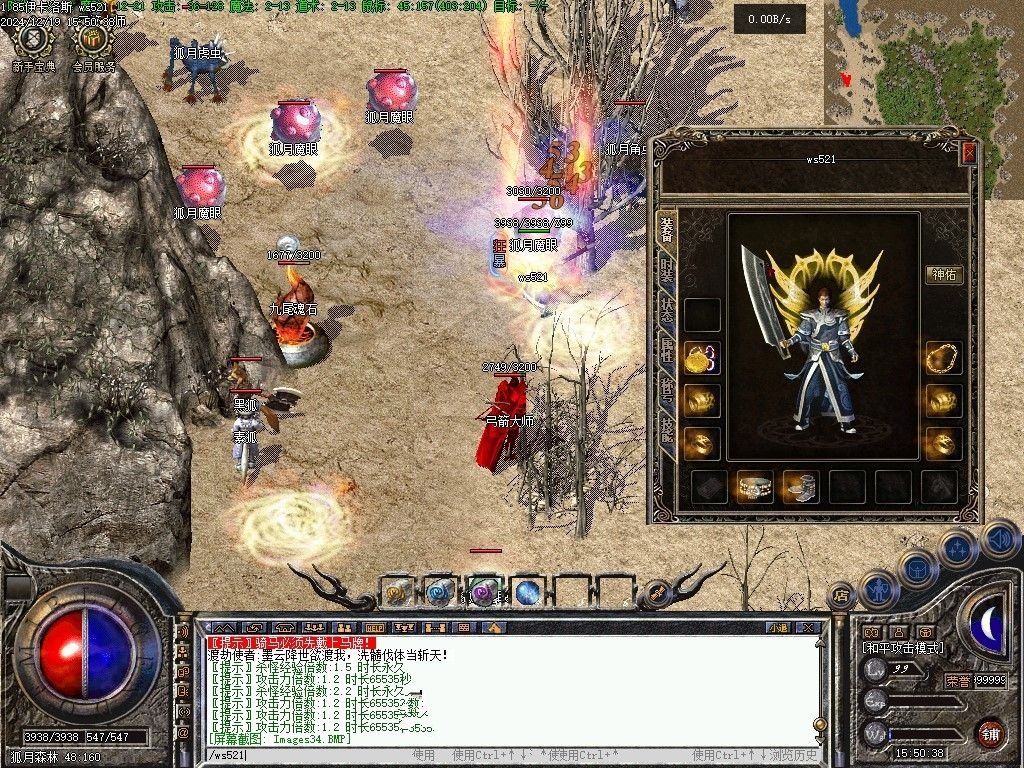Switch to the 时装 (fashion) tab

[x=666, y=267]
